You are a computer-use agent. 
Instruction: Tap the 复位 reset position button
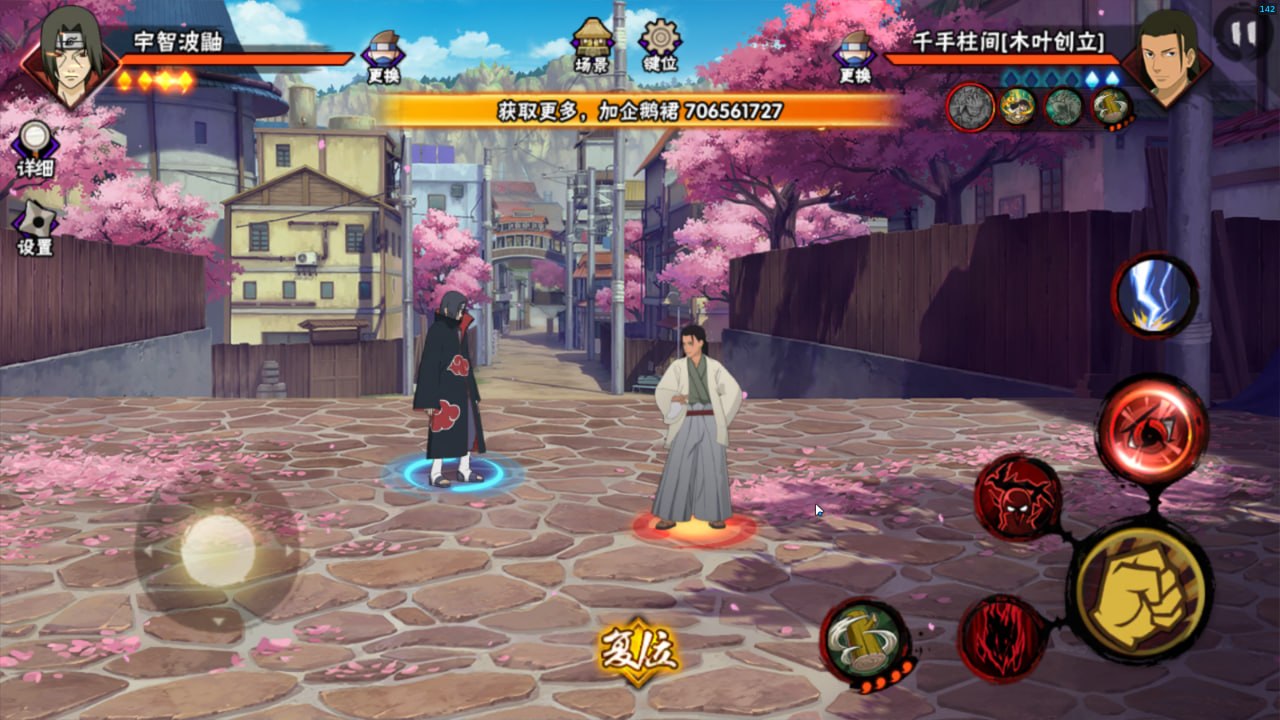[639, 651]
